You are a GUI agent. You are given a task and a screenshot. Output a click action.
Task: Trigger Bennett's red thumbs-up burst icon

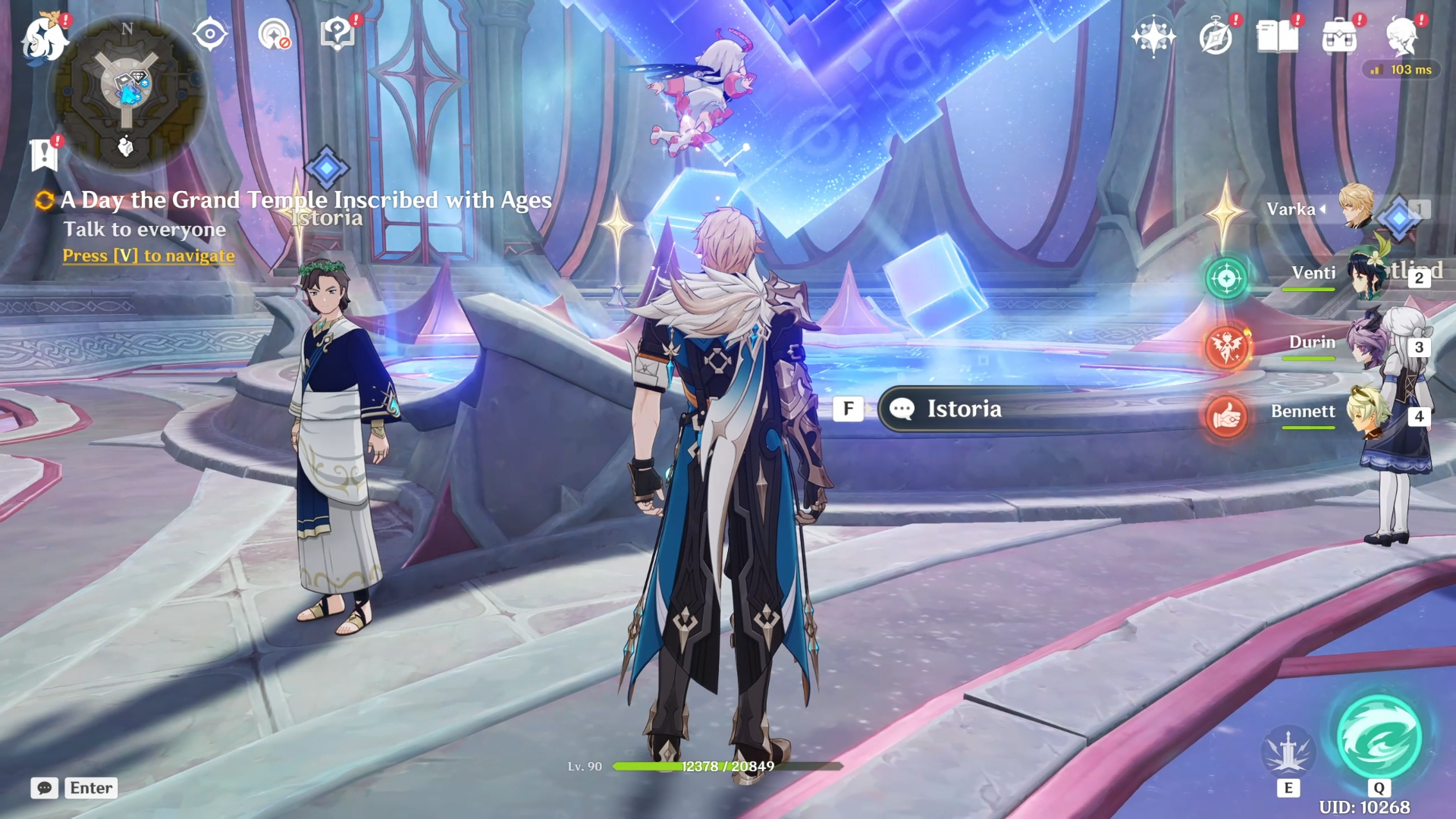pyautogui.click(x=1226, y=416)
